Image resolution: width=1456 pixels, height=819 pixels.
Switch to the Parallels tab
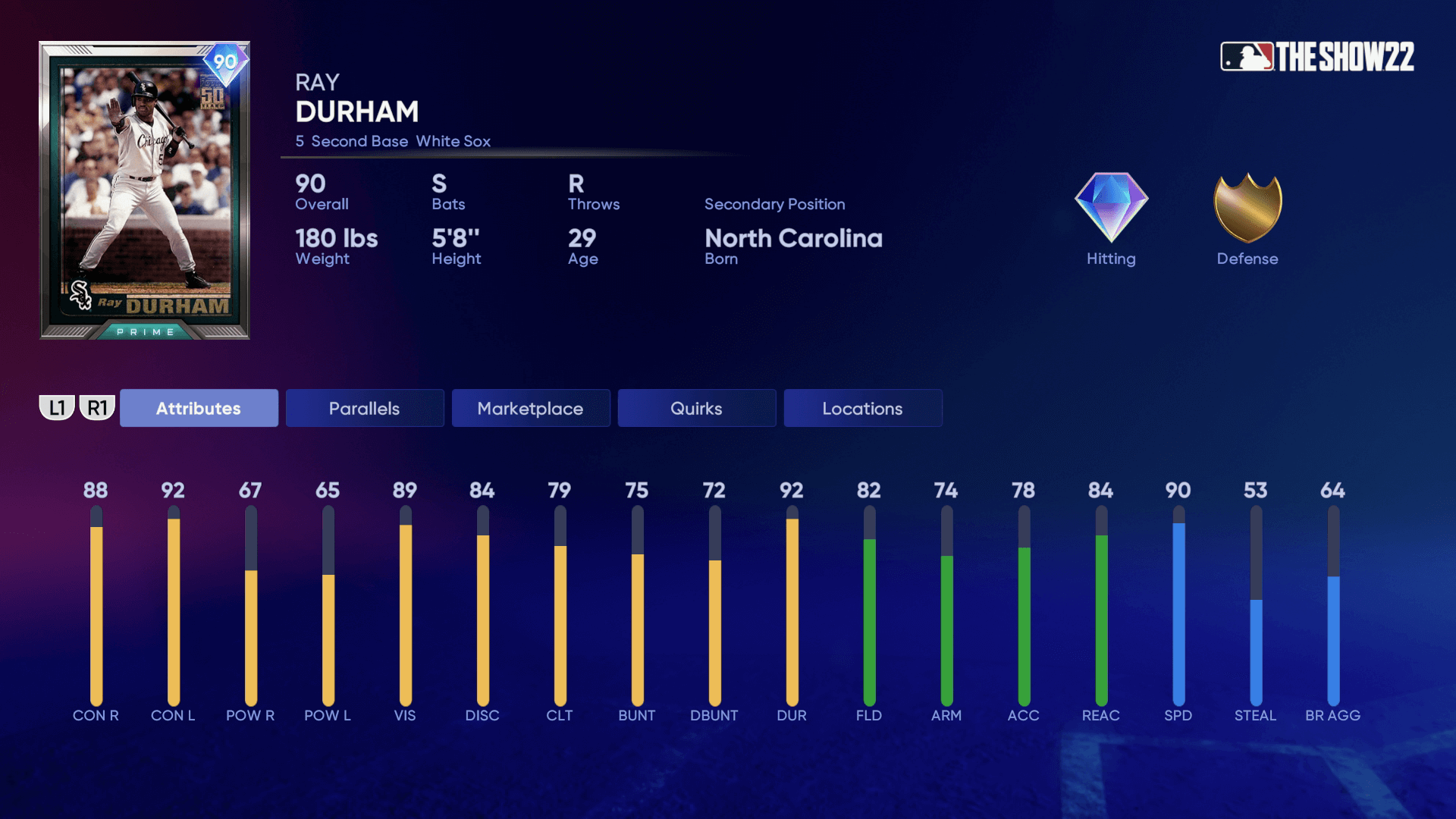coord(364,408)
